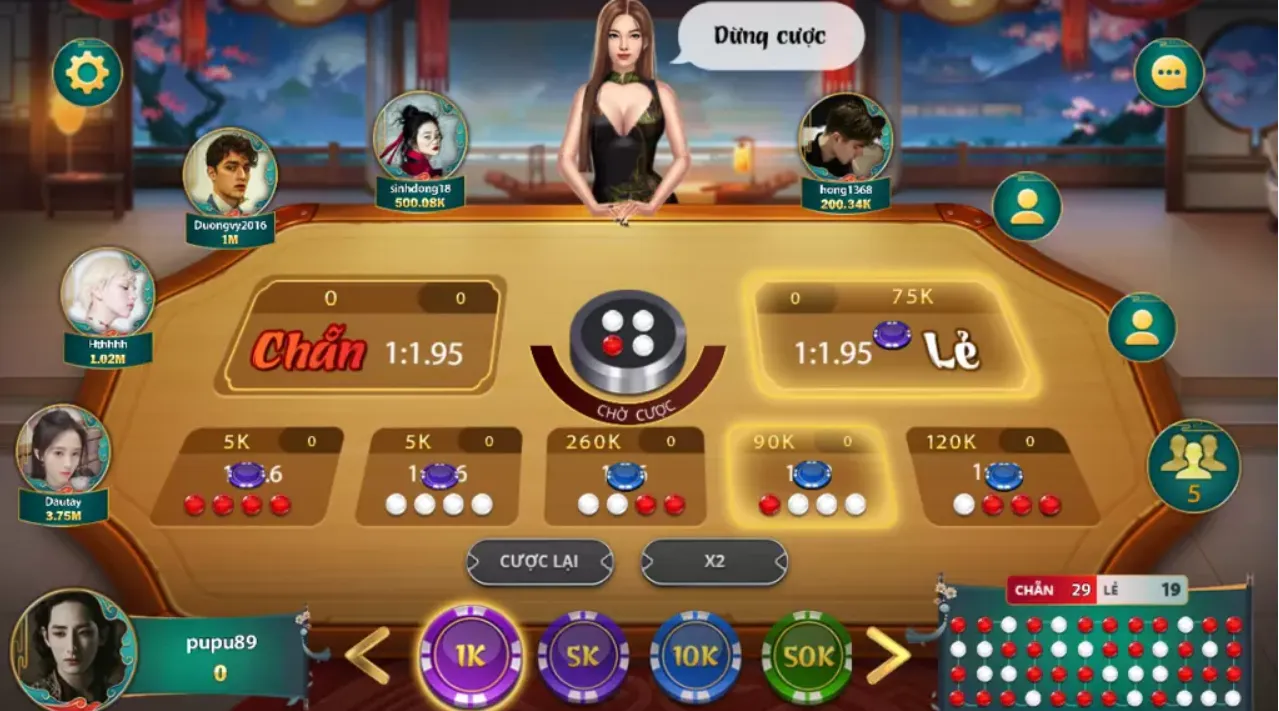This screenshot has height=711, width=1279.
Task: Open the Chẵn/Lẻ results history board
Action: click(x=1095, y=645)
